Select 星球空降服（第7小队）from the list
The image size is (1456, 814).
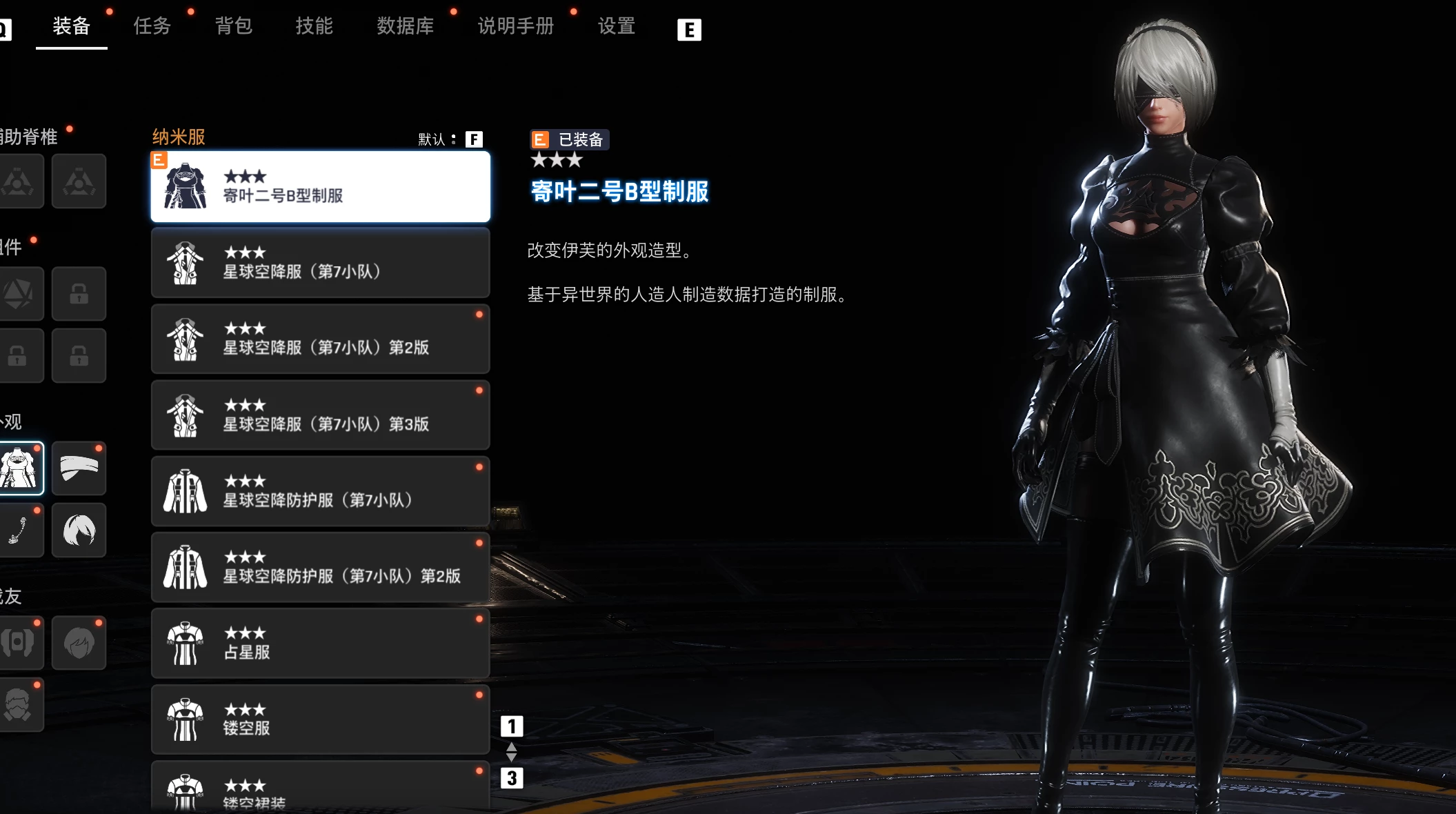pyautogui.click(x=319, y=263)
